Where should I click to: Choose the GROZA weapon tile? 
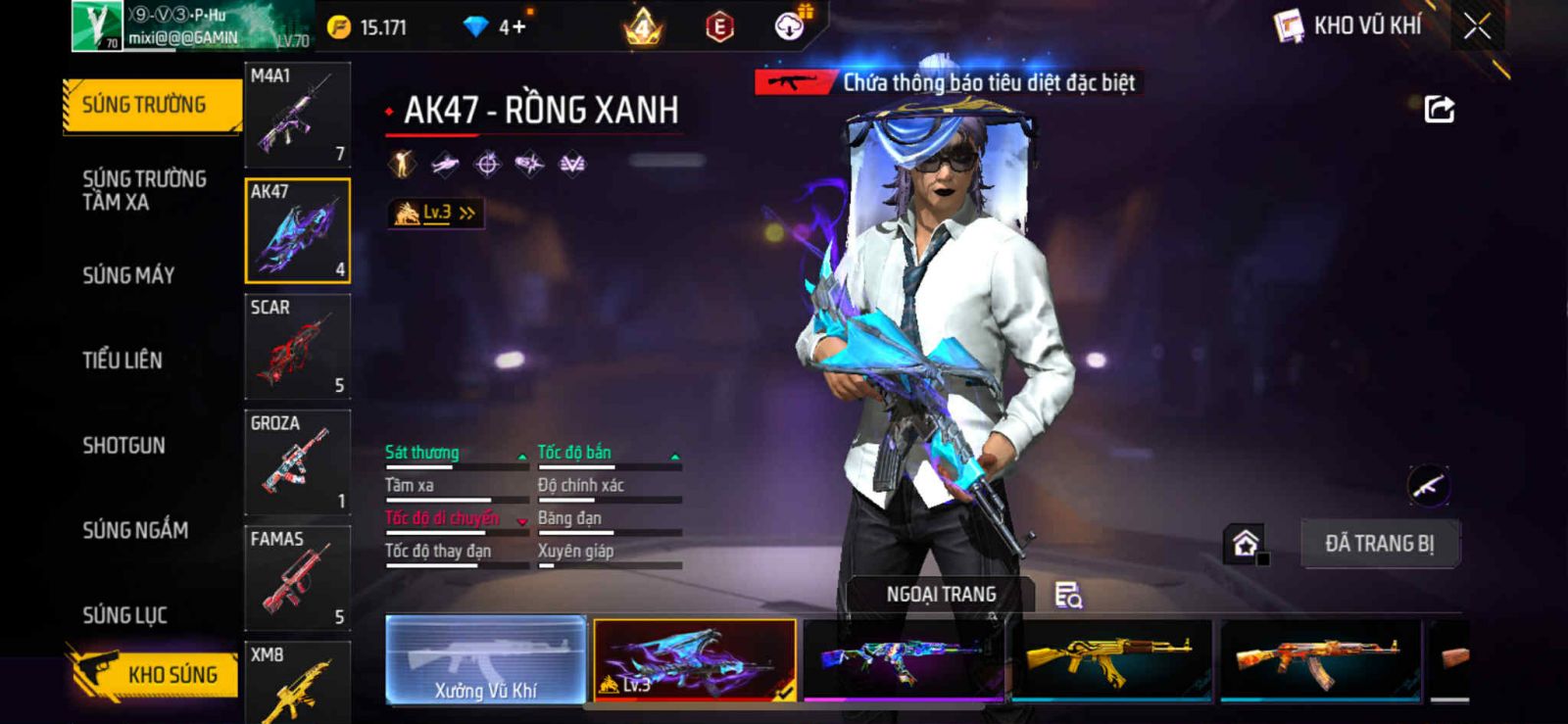[x=297, y=462]
